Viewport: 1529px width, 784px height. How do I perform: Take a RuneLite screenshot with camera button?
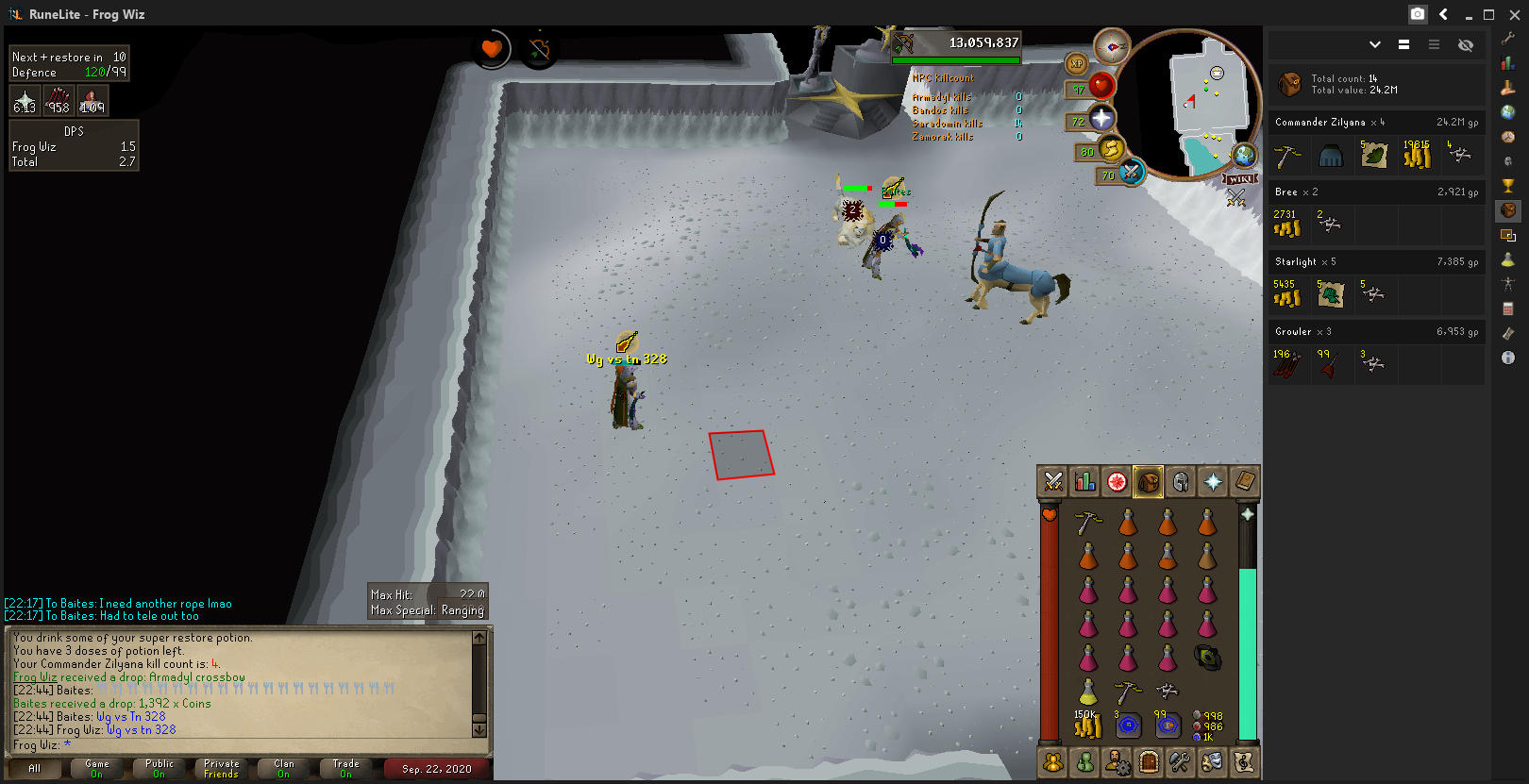point(1418,14)
